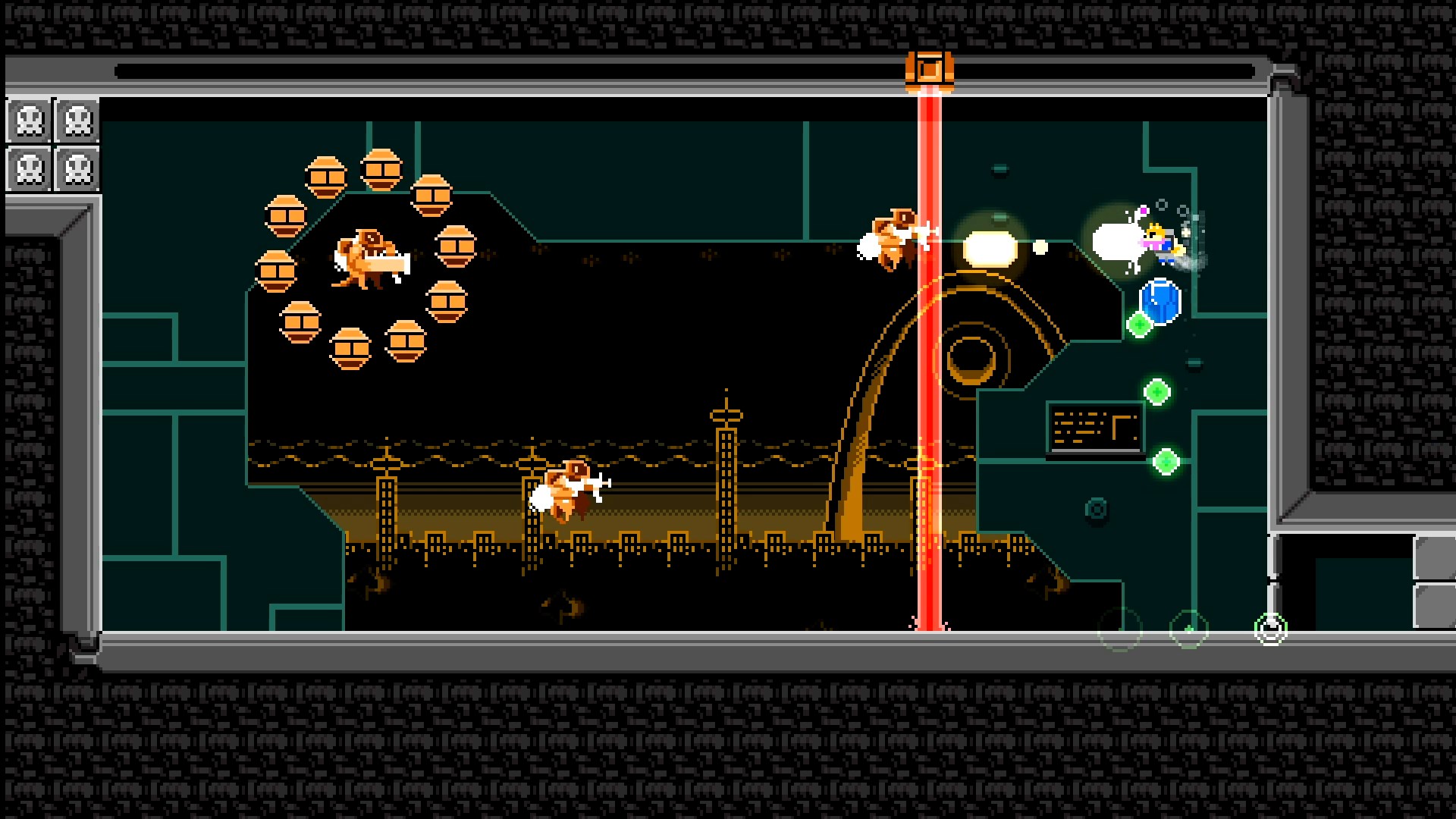Click the top-right skull life icon

point(77,120)
